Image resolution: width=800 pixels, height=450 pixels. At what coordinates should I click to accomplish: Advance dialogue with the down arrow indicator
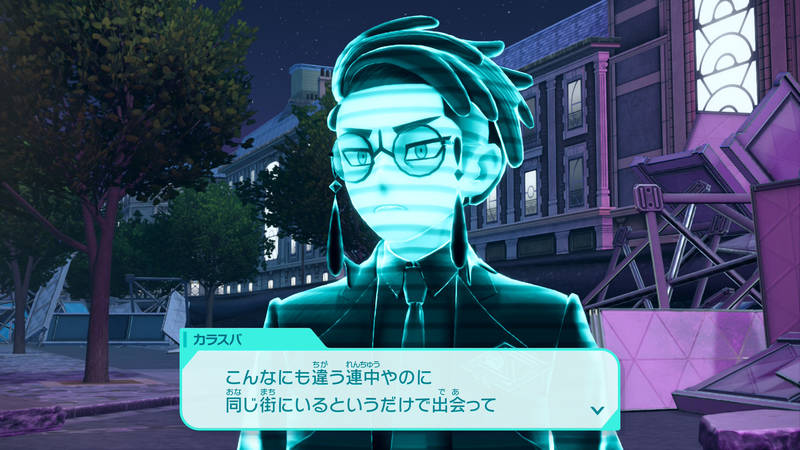point(597,409)
